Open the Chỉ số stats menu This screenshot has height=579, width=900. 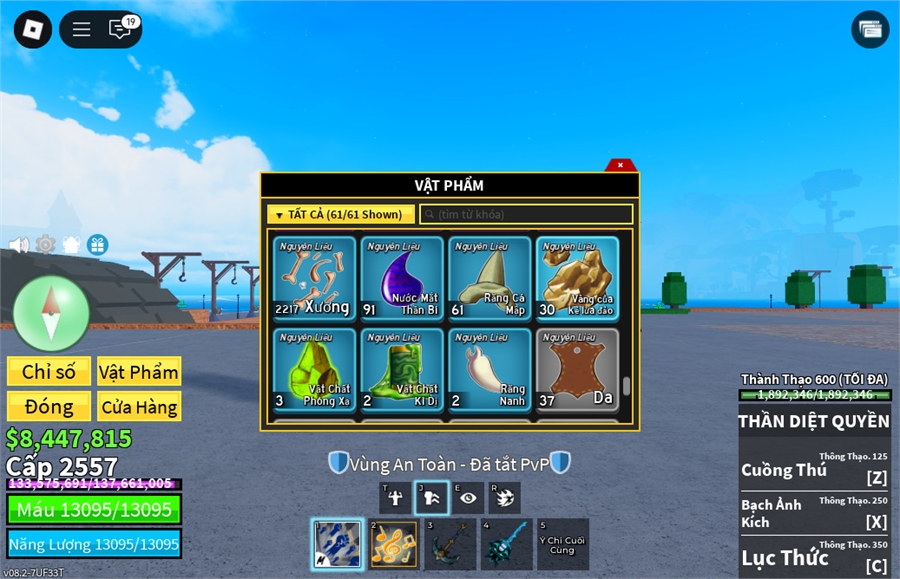pyautogui.click(x=49, y=372)
